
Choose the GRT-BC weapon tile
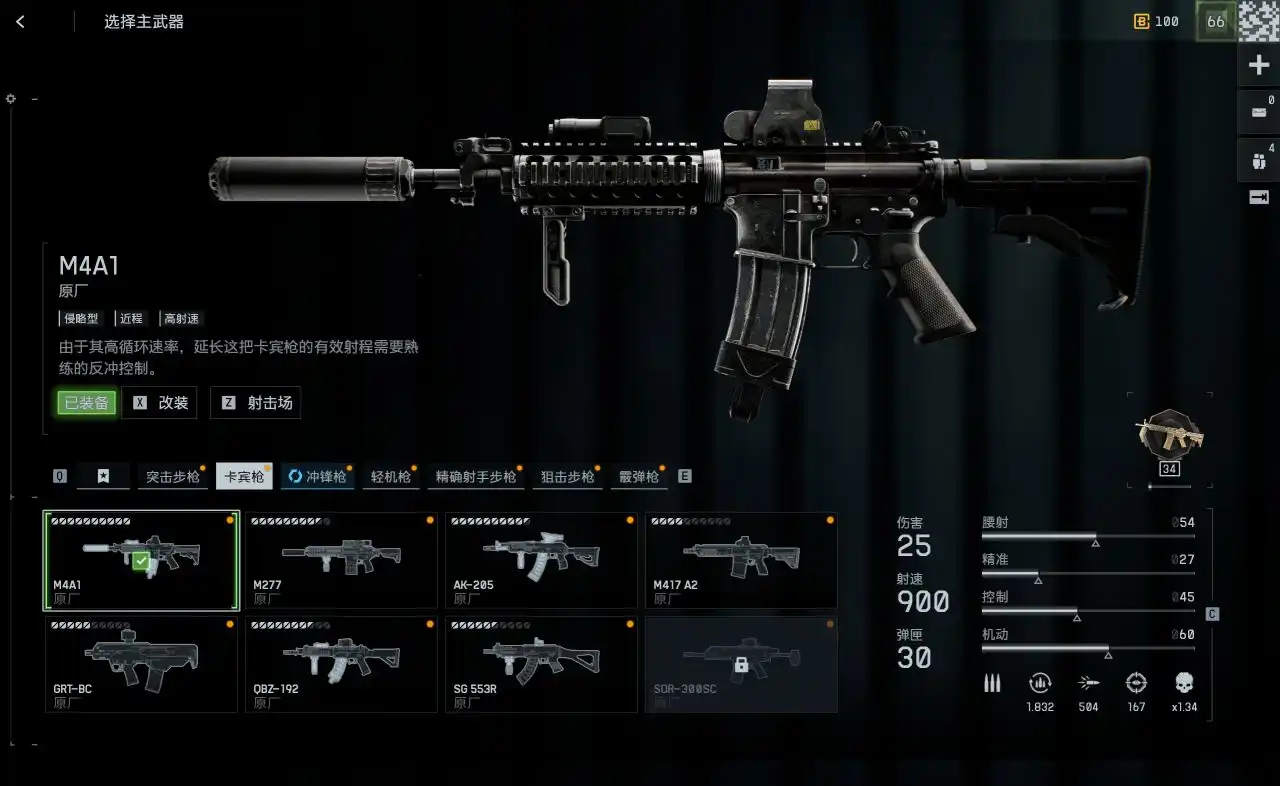point(141,664)
